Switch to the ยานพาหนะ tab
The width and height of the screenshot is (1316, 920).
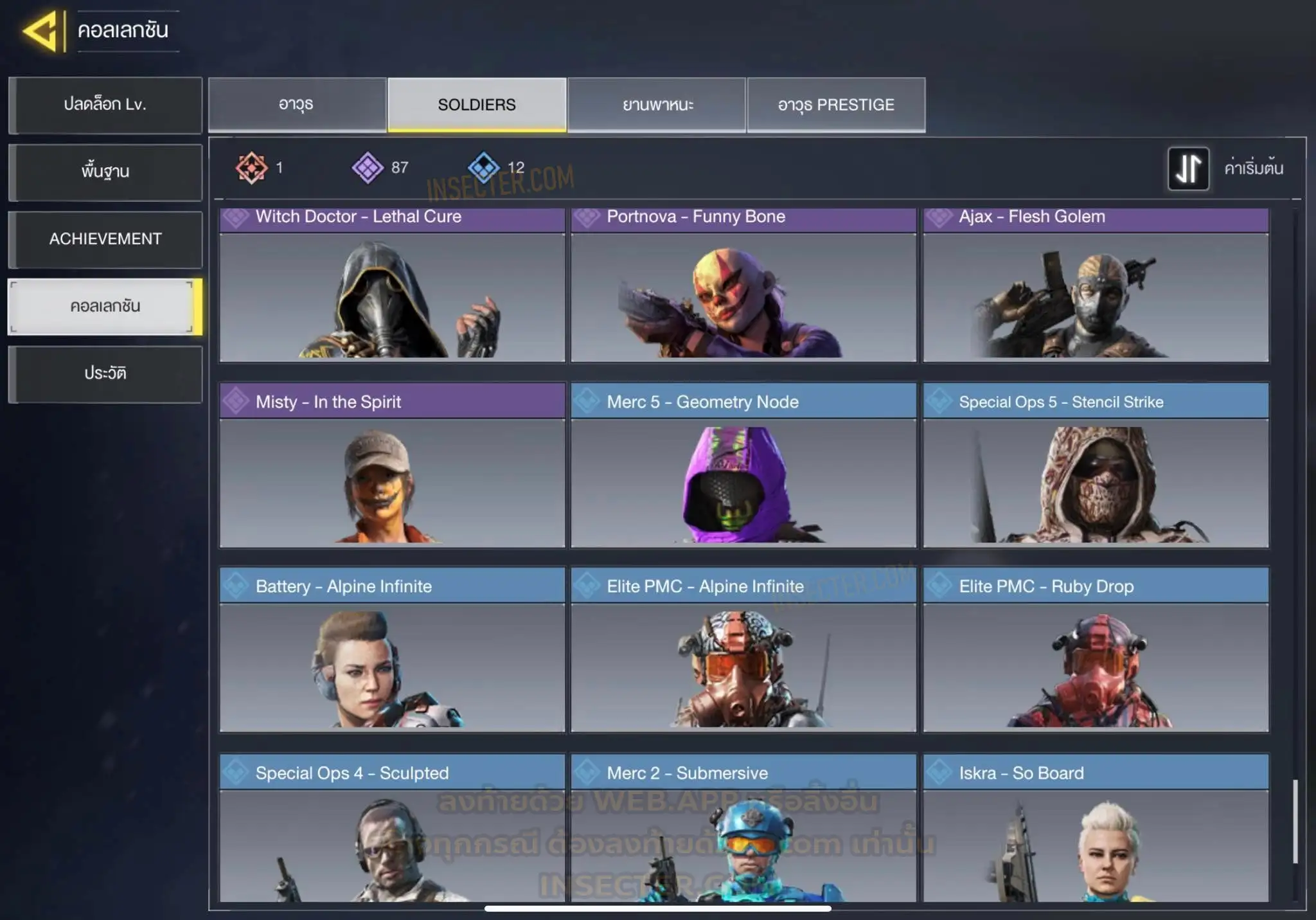pos(657,105)
